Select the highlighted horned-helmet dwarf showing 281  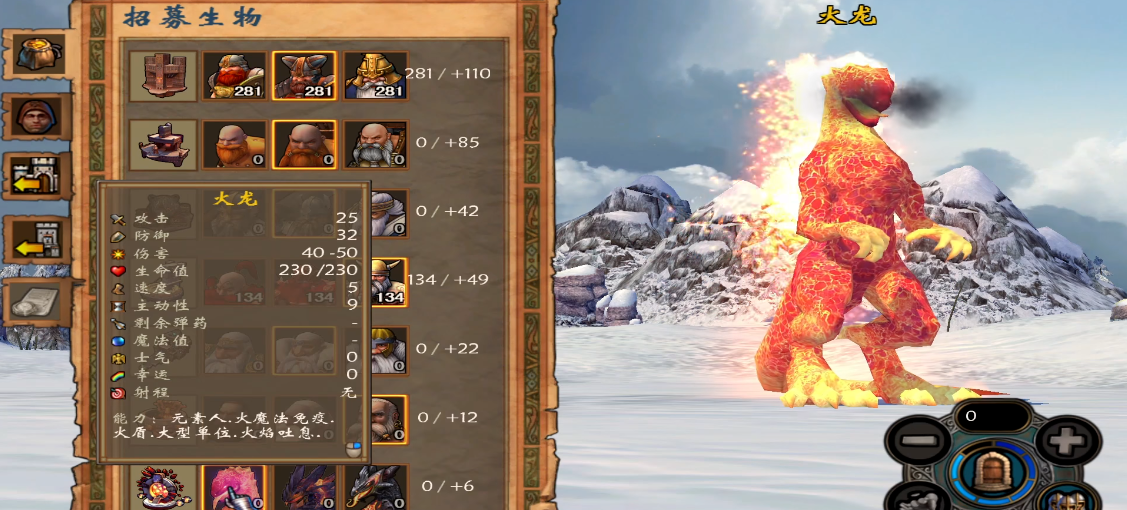pos(305,75)
